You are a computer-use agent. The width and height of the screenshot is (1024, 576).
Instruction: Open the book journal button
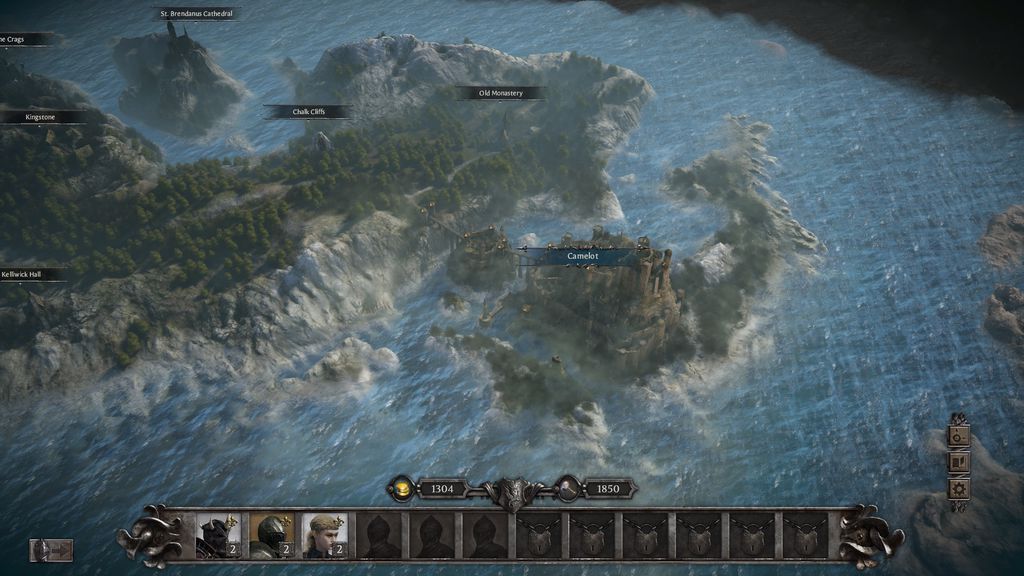pyautogui.click(x=959, y=462)
